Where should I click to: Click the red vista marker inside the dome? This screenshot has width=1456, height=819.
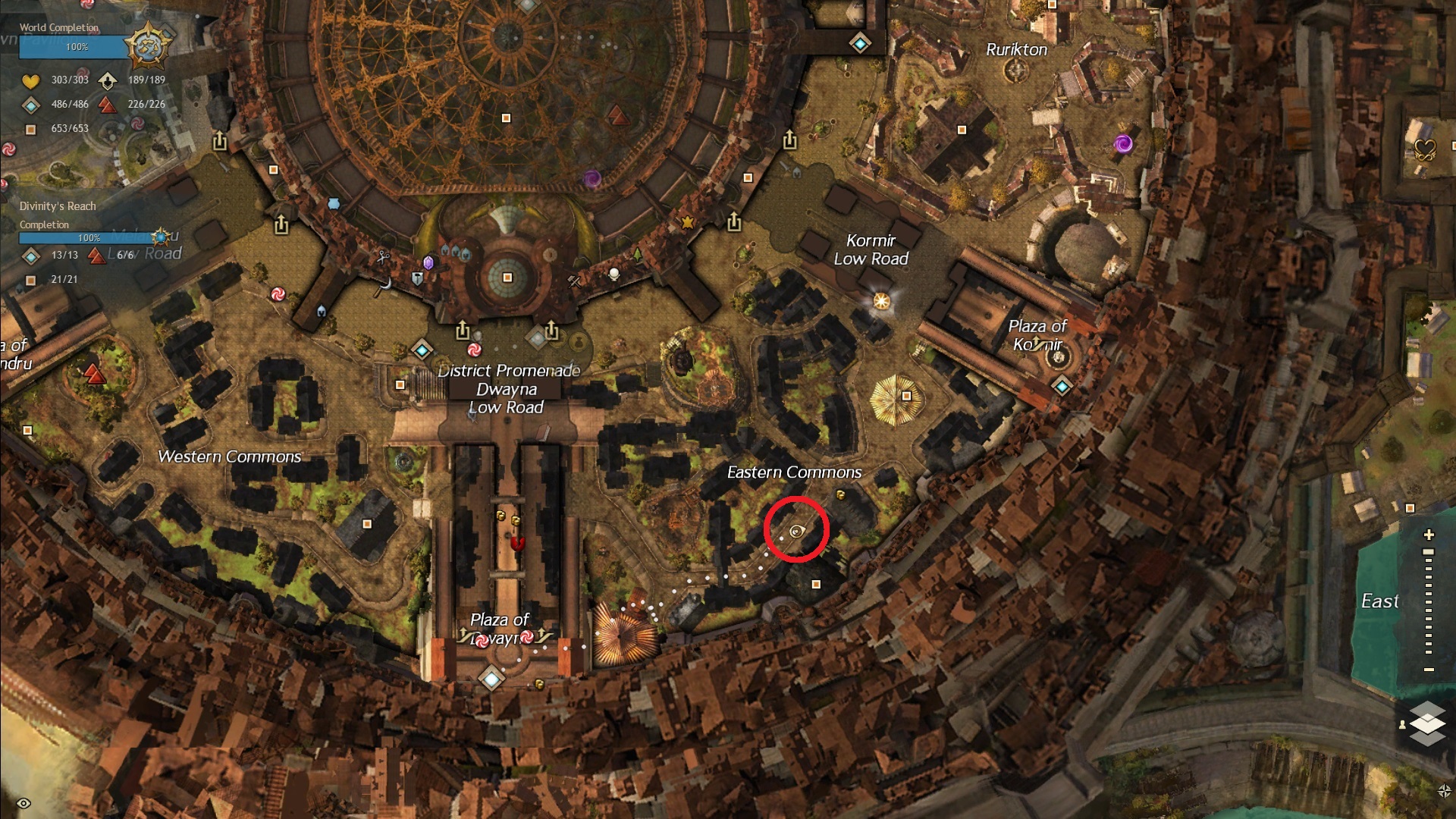pyautogui.click(x=617, y=115)
